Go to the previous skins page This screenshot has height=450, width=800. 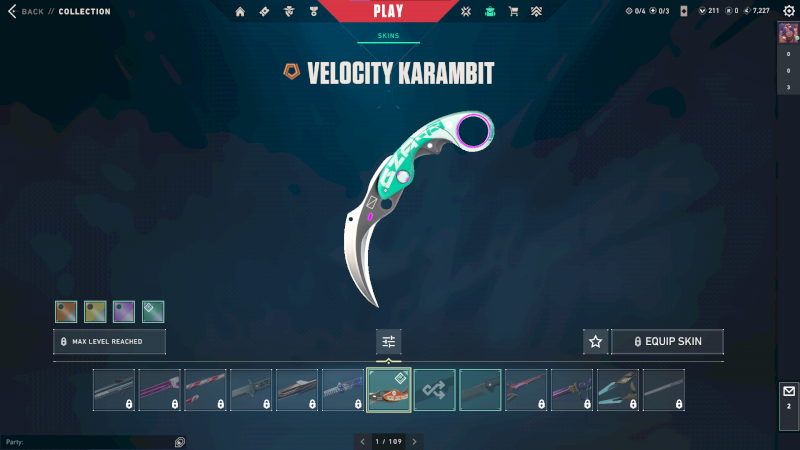click(362, 441)
